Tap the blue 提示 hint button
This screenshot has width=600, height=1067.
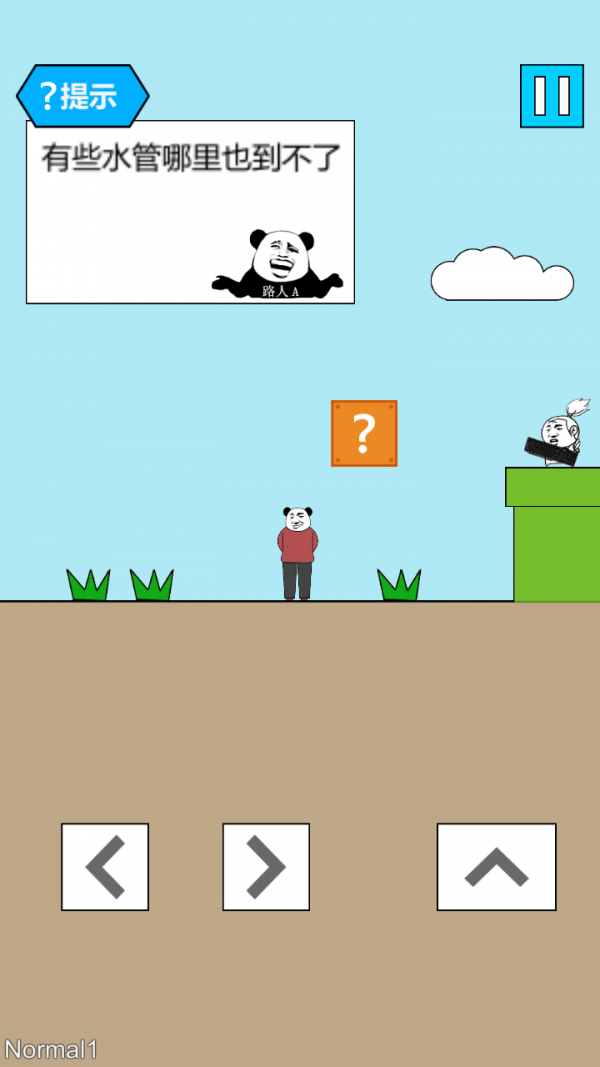82,96
